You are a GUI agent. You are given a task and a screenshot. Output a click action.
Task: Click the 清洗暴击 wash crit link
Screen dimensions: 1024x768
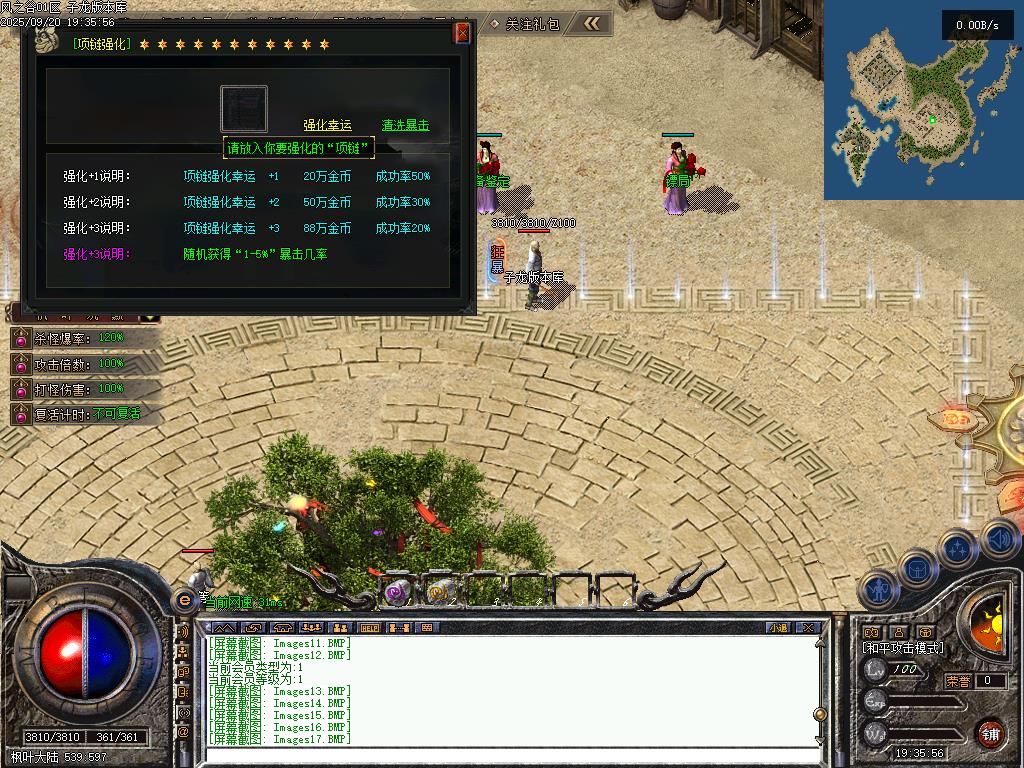point(405,125)
